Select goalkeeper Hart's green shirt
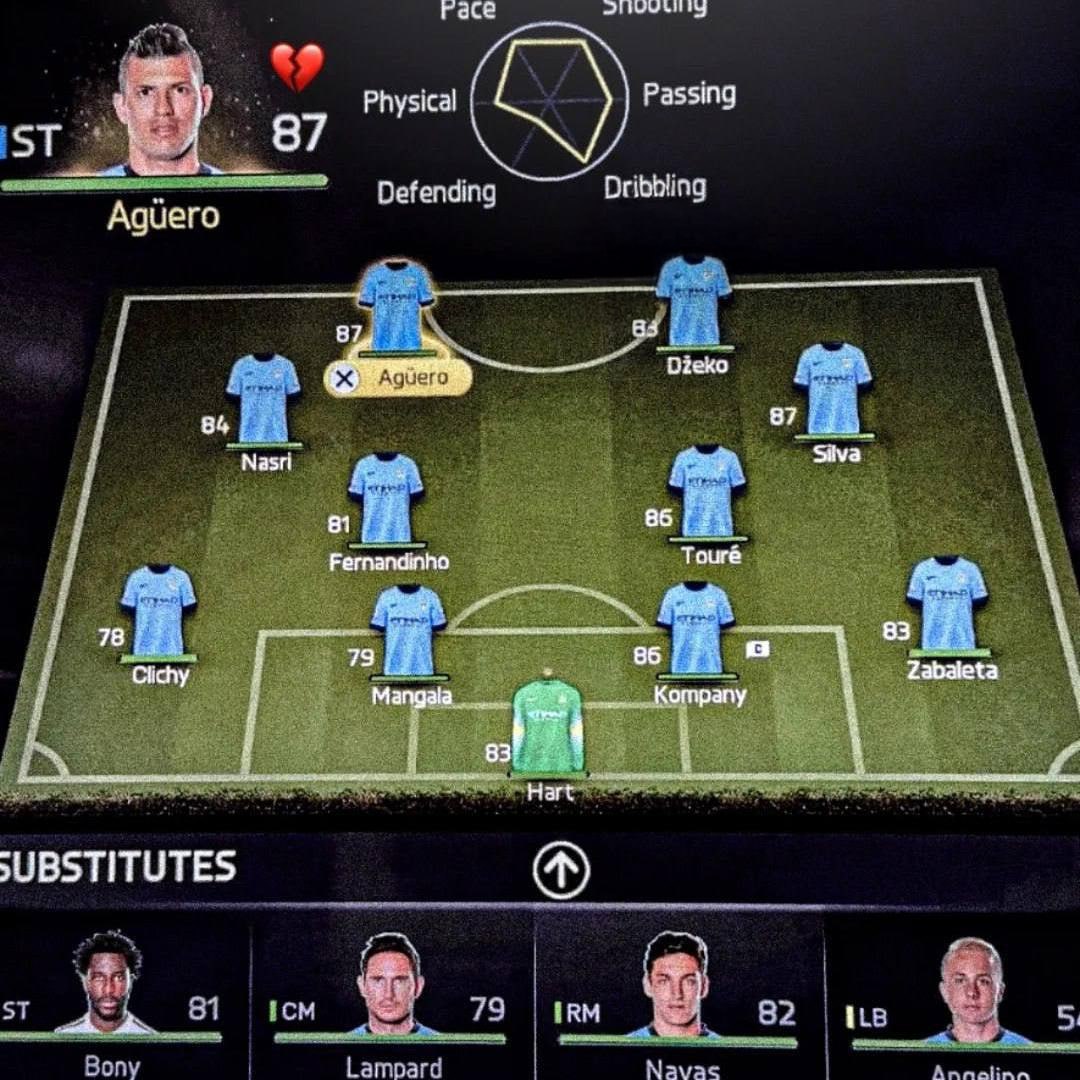 click(x=547, y=725)
